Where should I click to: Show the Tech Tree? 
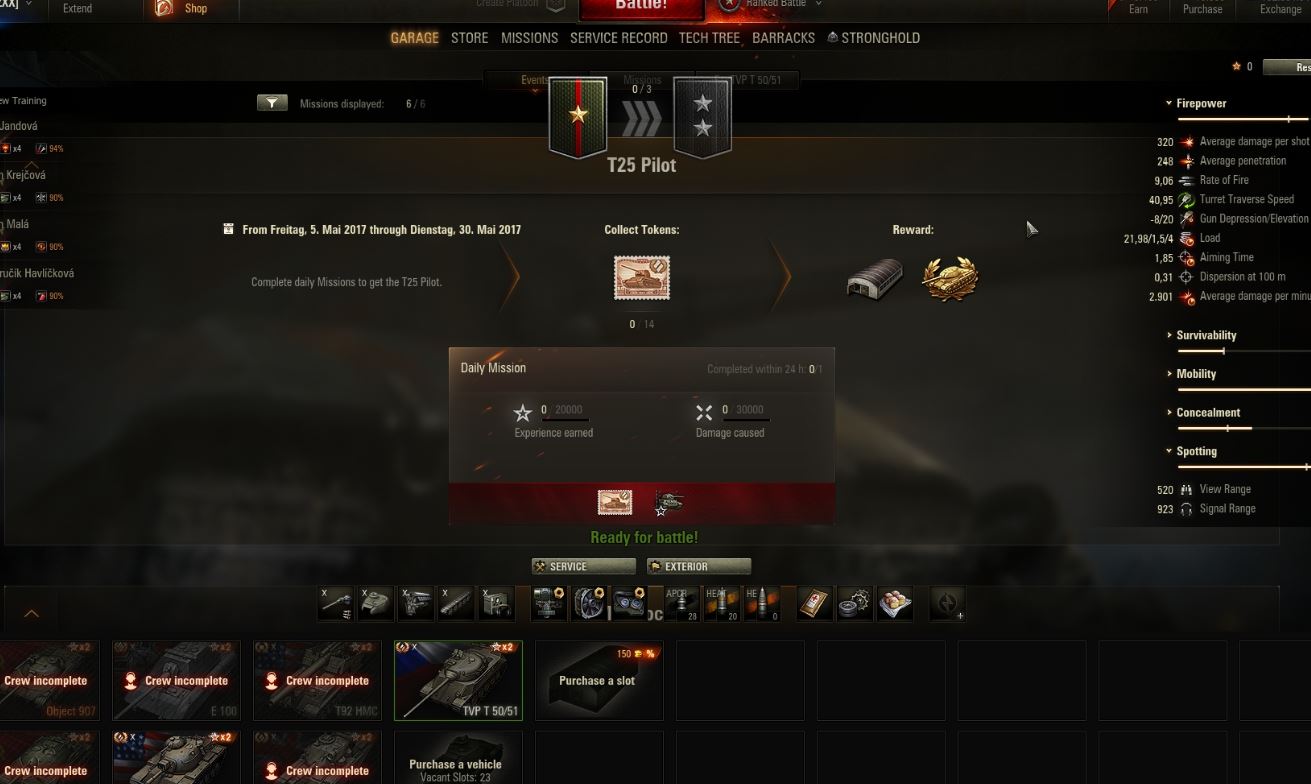[709, 38]
